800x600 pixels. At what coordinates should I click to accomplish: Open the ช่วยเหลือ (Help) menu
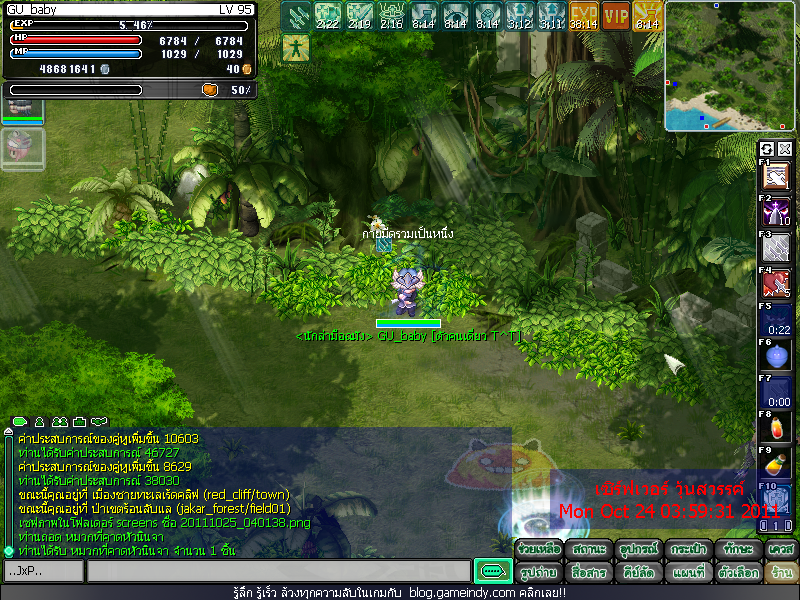(539, 550)
